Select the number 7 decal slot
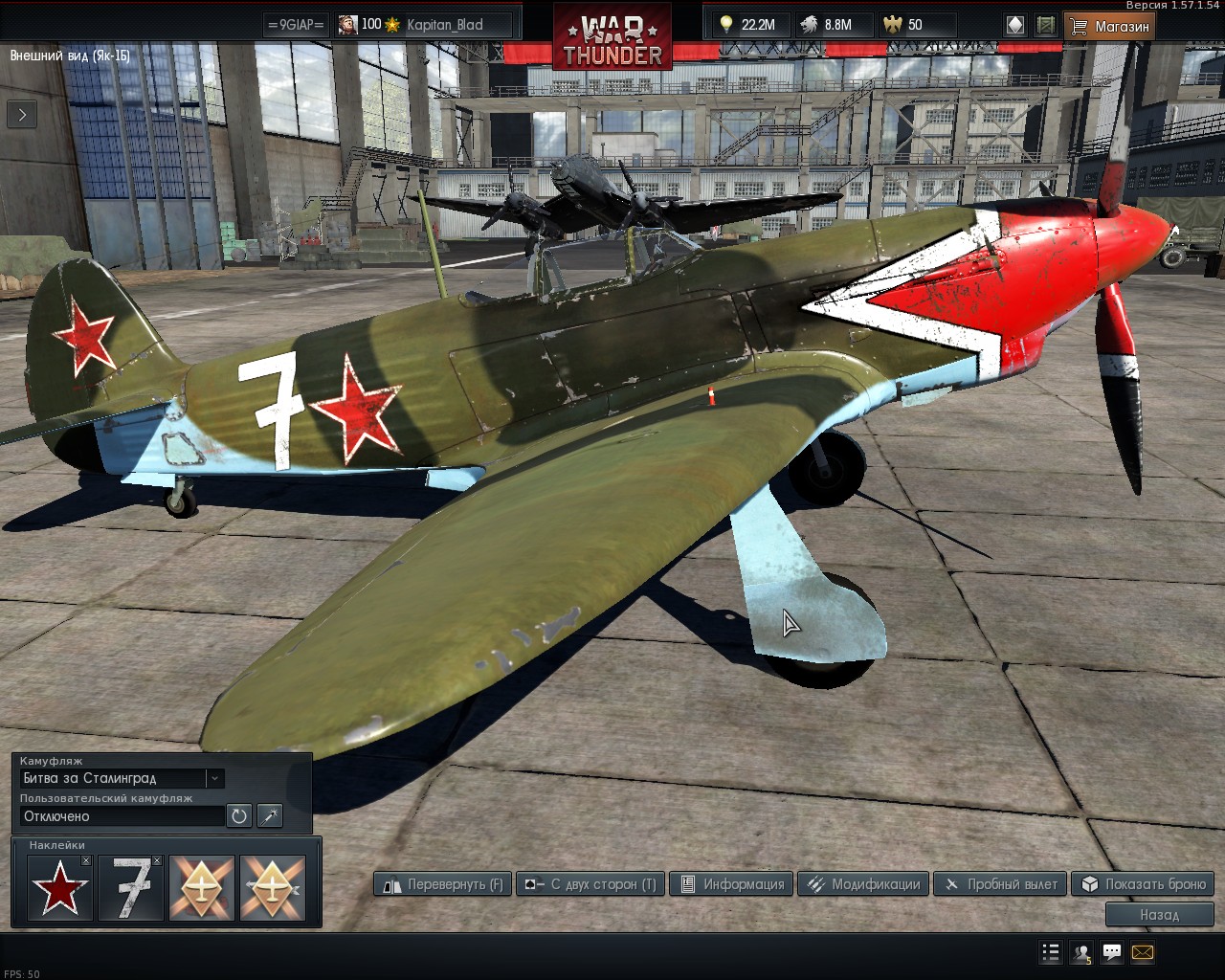The image size is (1225, 980). [130, 889]
